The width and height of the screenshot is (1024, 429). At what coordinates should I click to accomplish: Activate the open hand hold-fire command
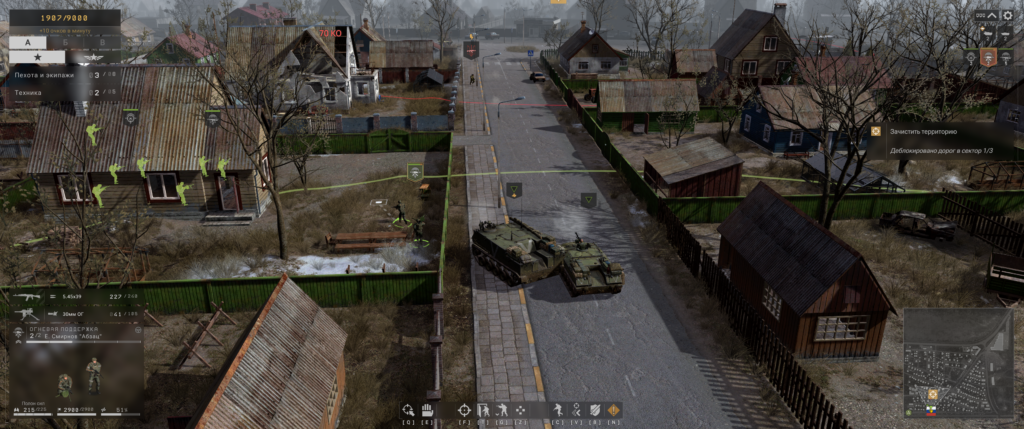pos(425,409)
